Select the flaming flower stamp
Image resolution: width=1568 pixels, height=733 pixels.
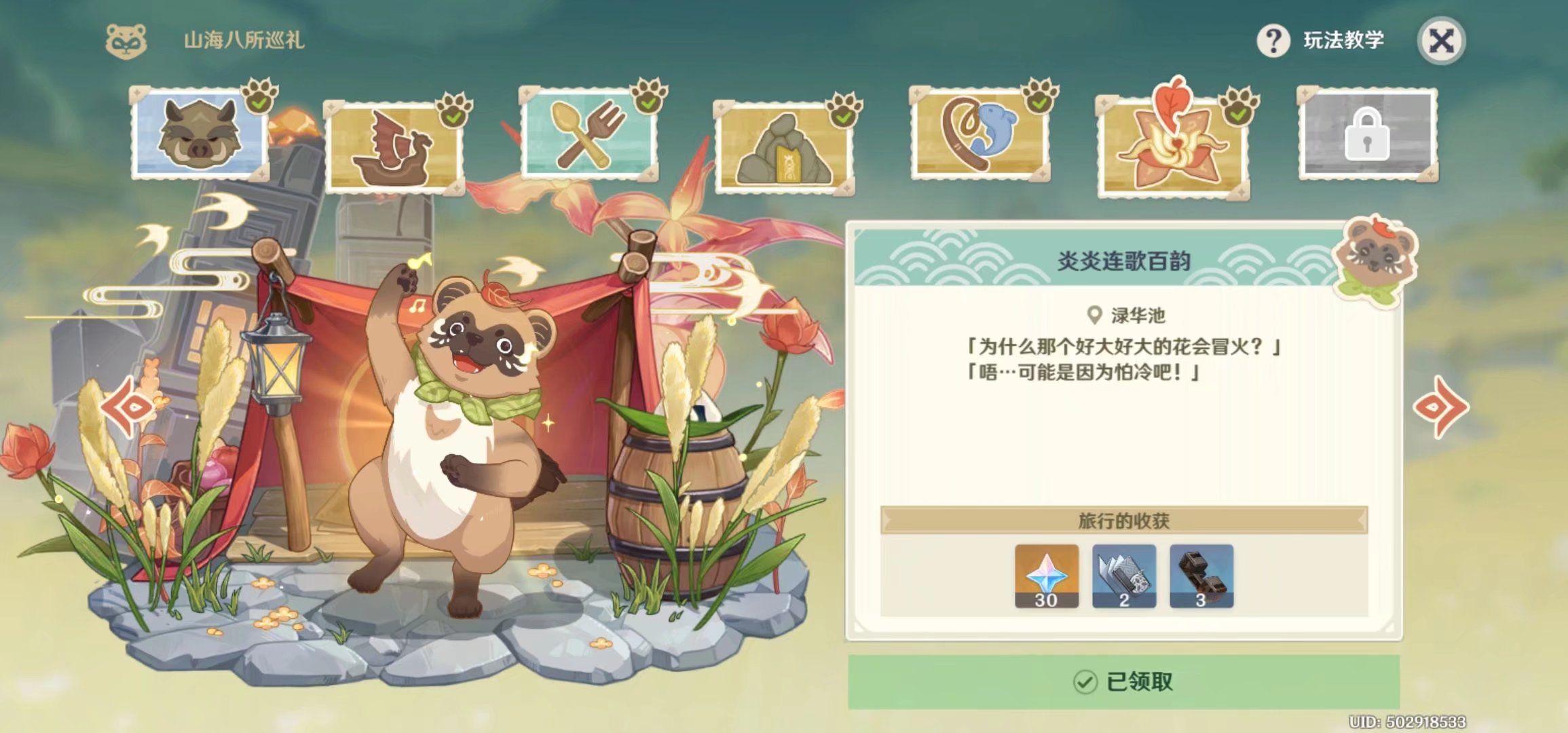1172,147
